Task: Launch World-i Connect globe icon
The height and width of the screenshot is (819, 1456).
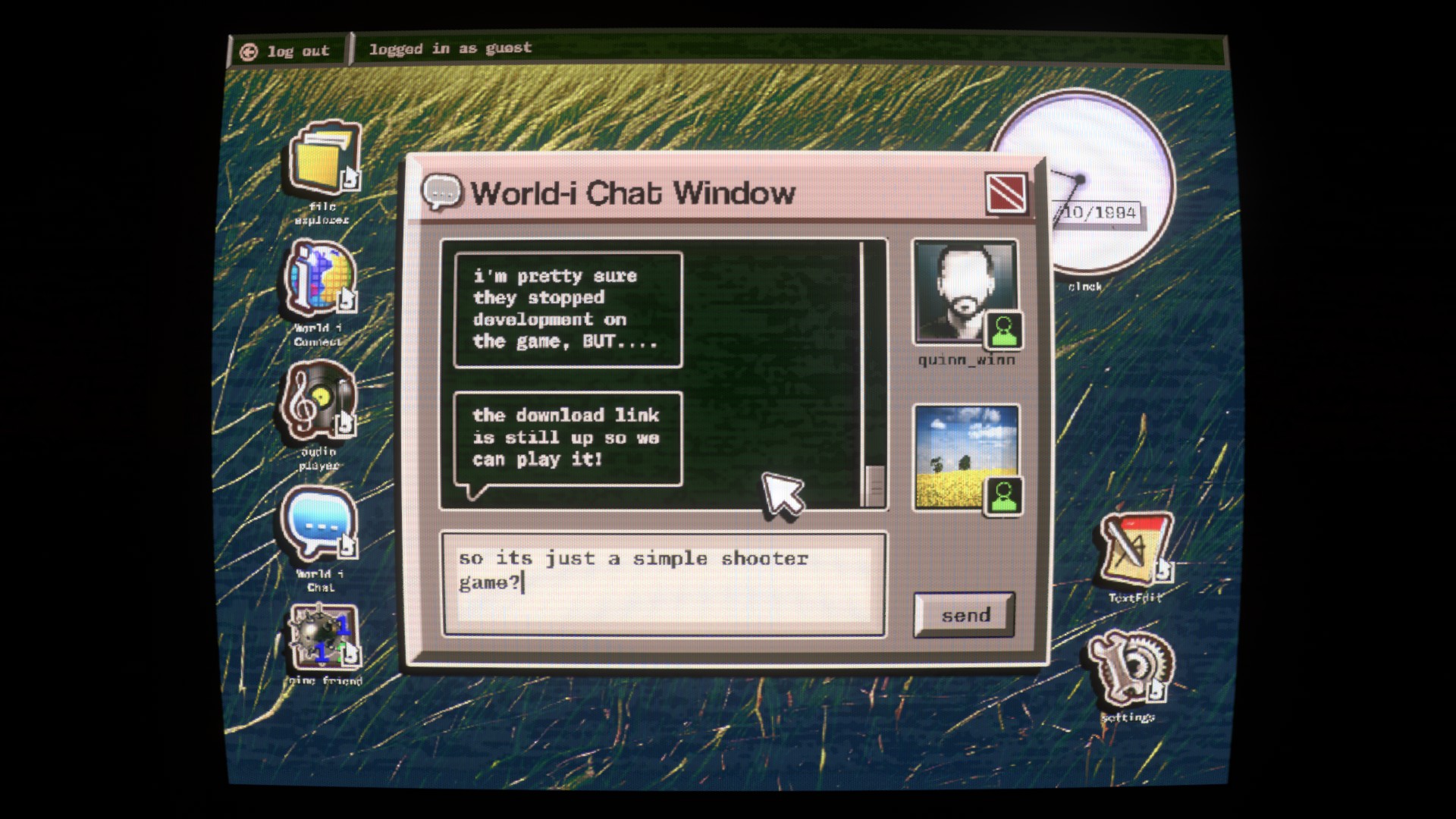Action: pyautogui.click(x=320, y=278)
